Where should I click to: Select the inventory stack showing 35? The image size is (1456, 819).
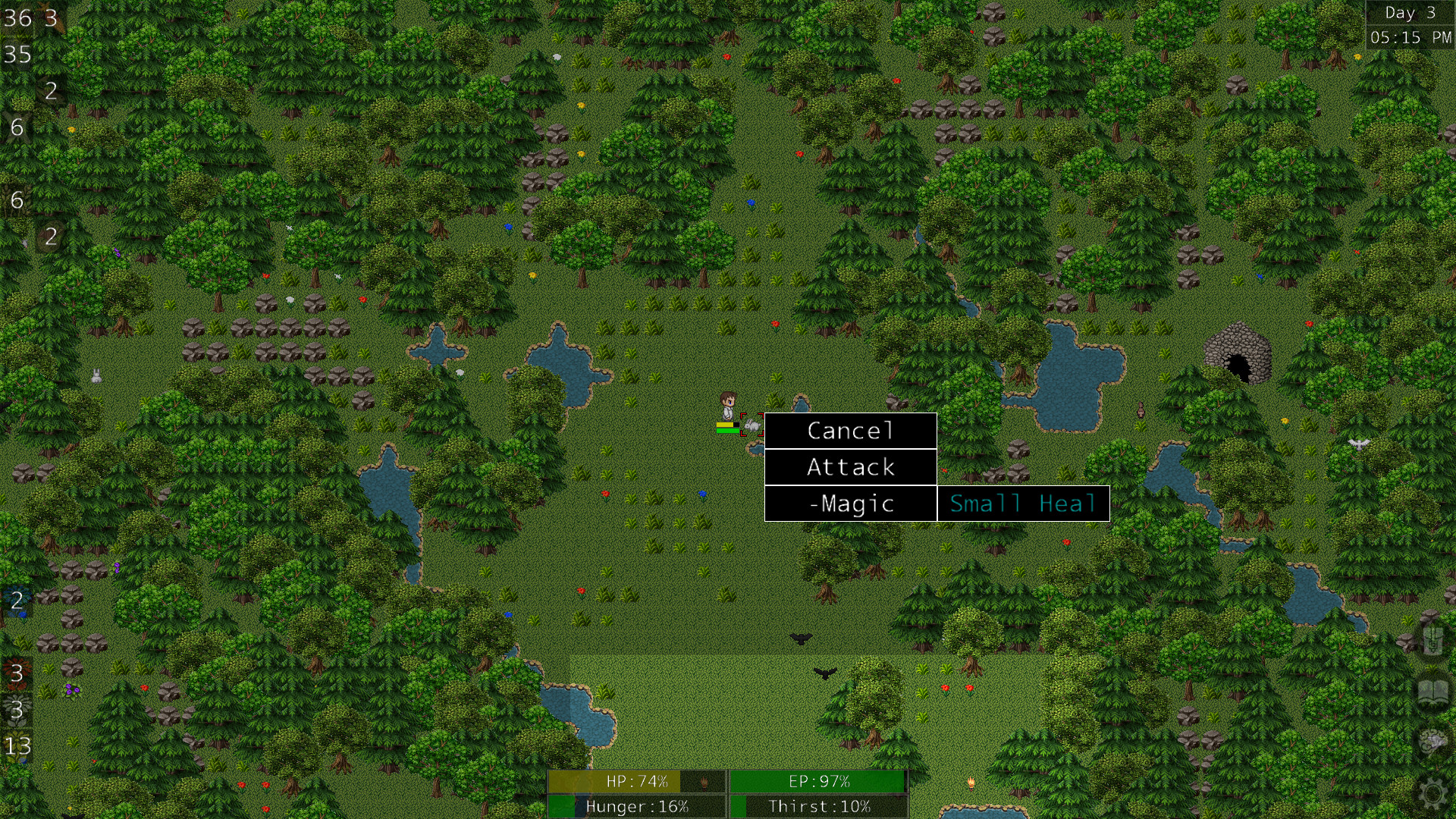pyautogui.click(x=17, y=55)
